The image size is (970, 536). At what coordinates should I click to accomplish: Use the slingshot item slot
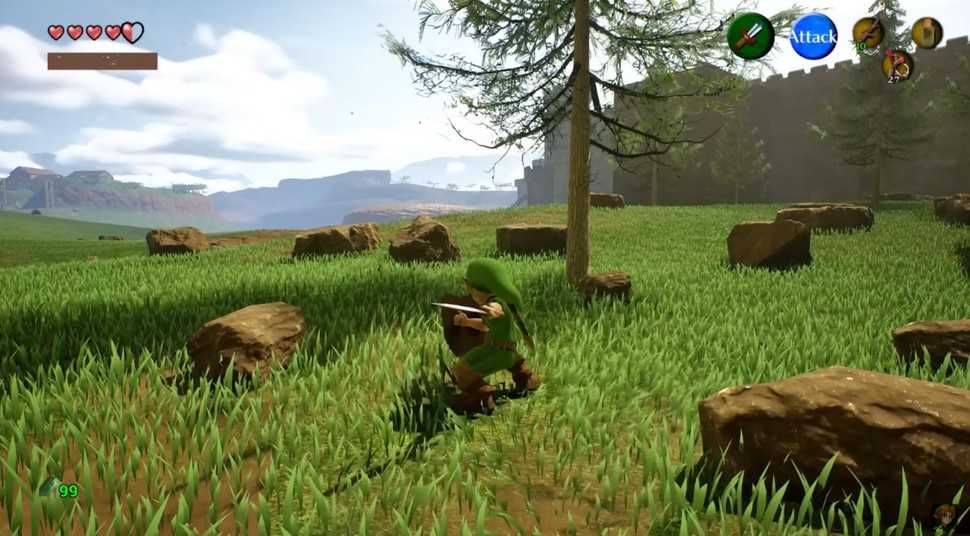click(x=897, y=65)
